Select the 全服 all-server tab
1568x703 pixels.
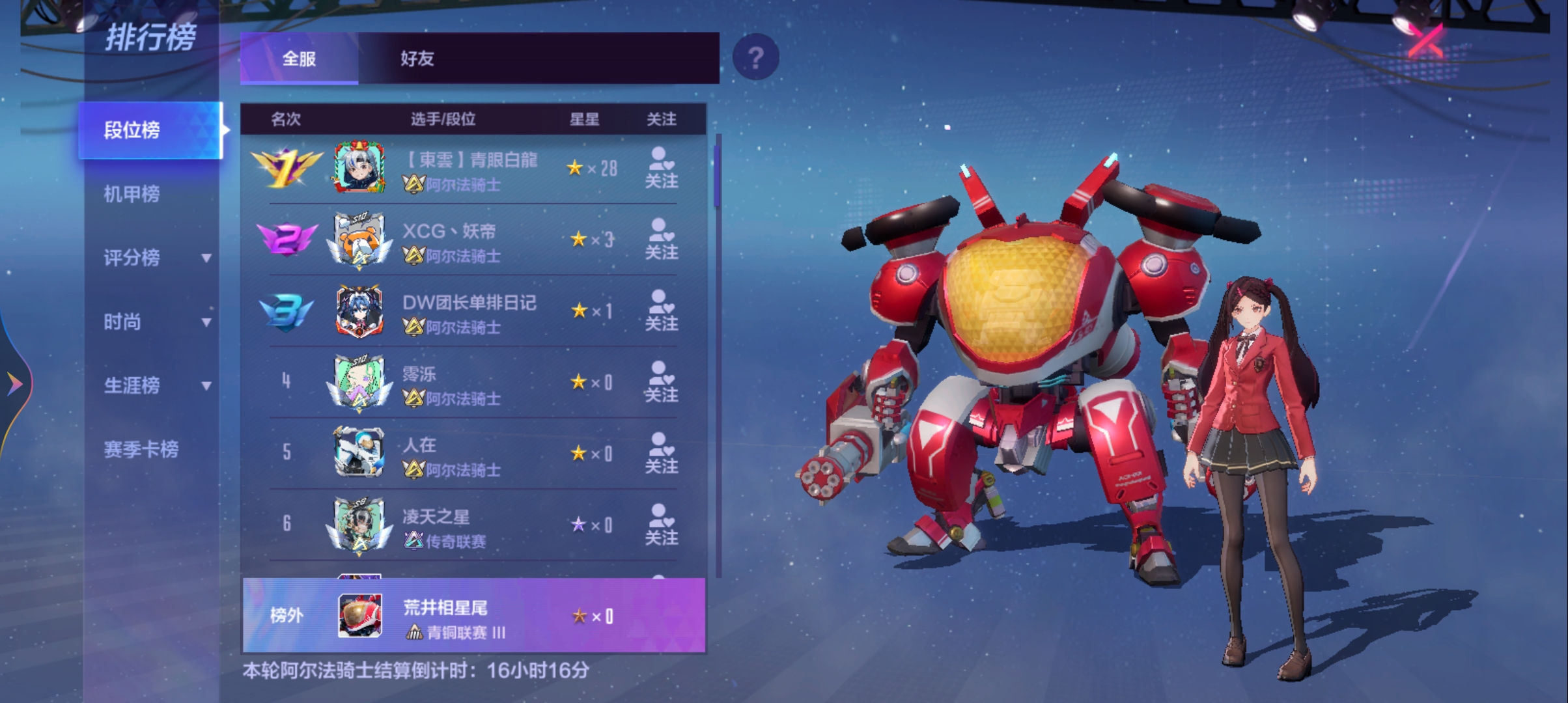pos(299,59)
